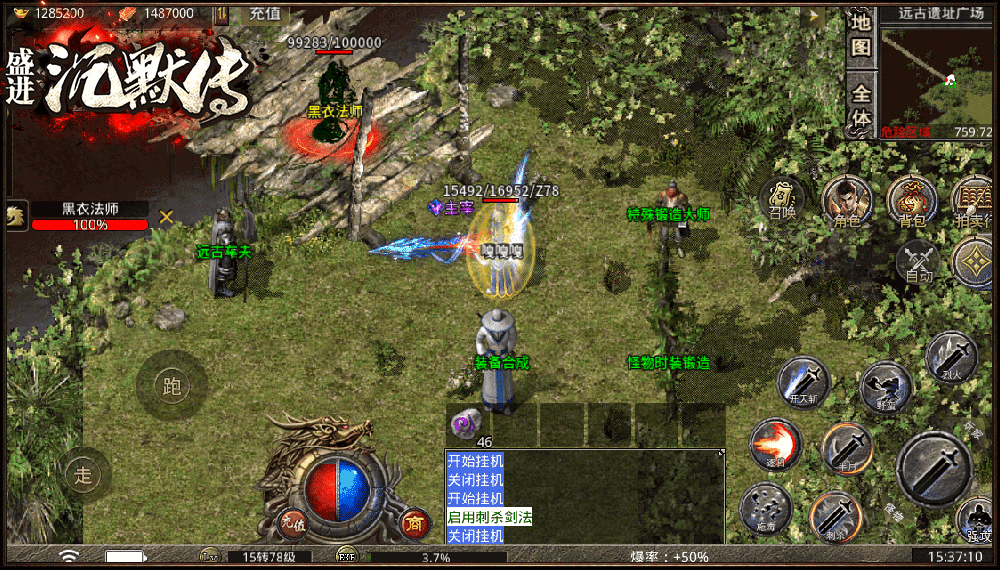The height and width of the screenshot is (570, 1000).
Task: Cast the 逐日 fire skill
Action: (775, 445)
